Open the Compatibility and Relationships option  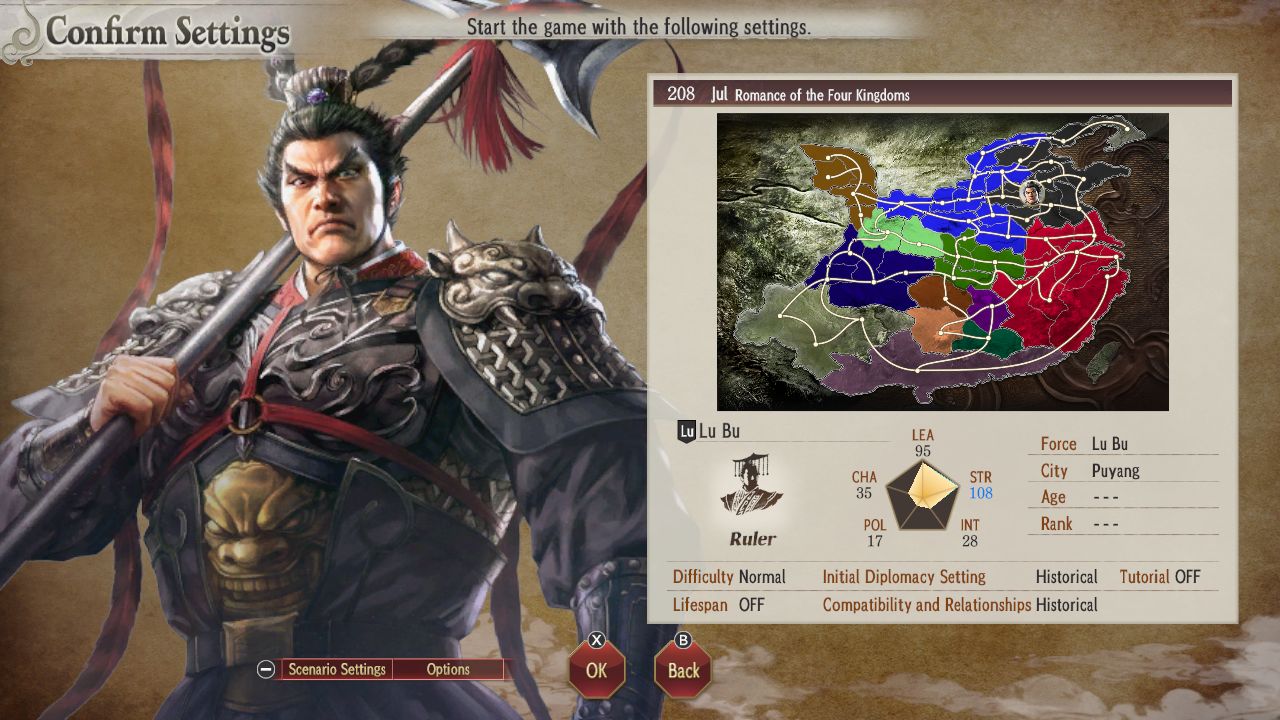click(926, 605)
